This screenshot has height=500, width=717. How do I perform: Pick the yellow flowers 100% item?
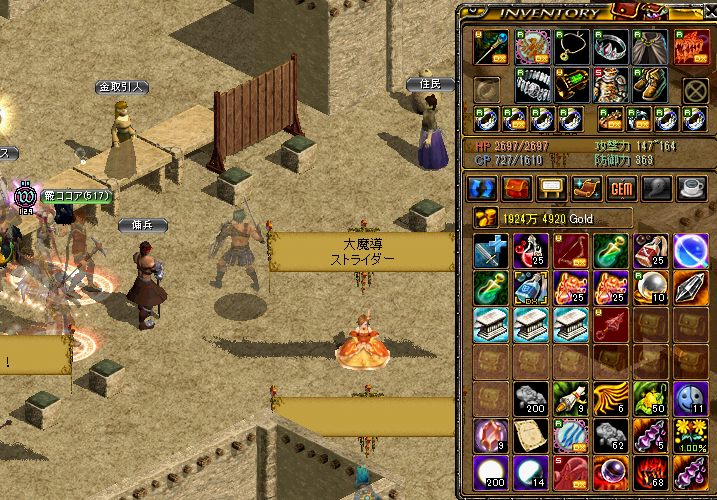[690, 435]
